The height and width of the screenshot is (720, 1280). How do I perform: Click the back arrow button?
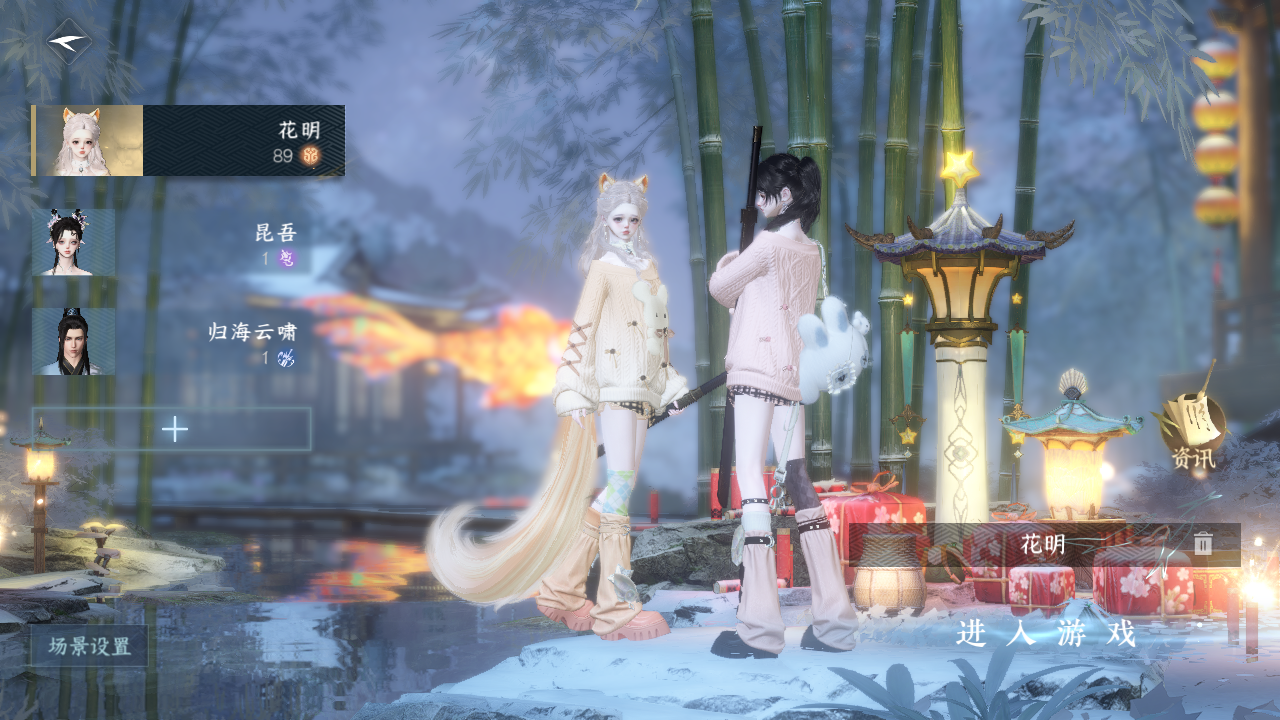pos(69,42)
